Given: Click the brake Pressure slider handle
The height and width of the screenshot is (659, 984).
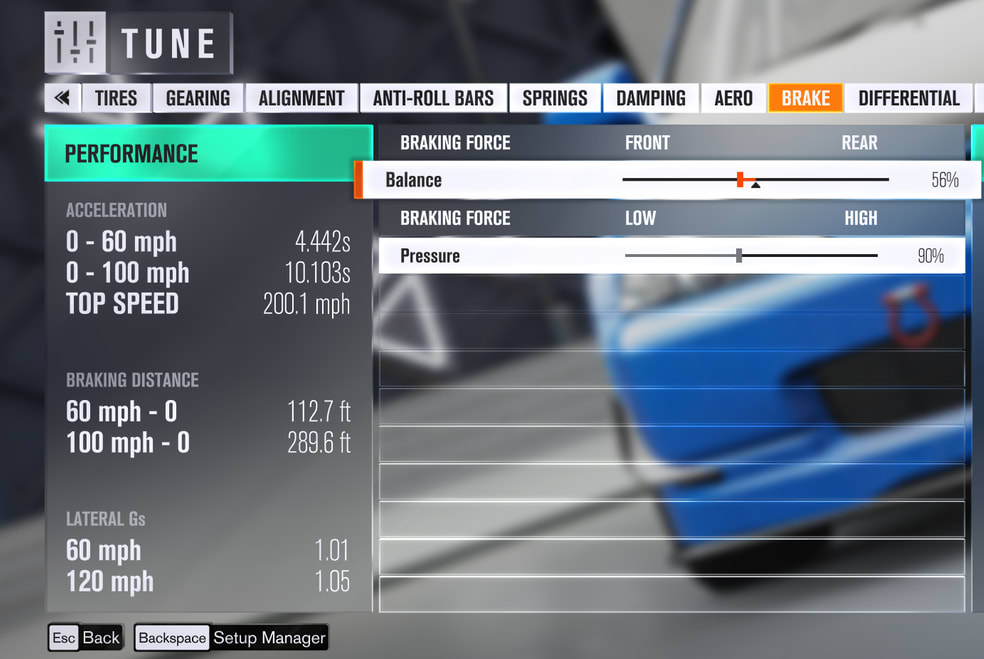Looking at the screenshot, I should tap(739, 256).
